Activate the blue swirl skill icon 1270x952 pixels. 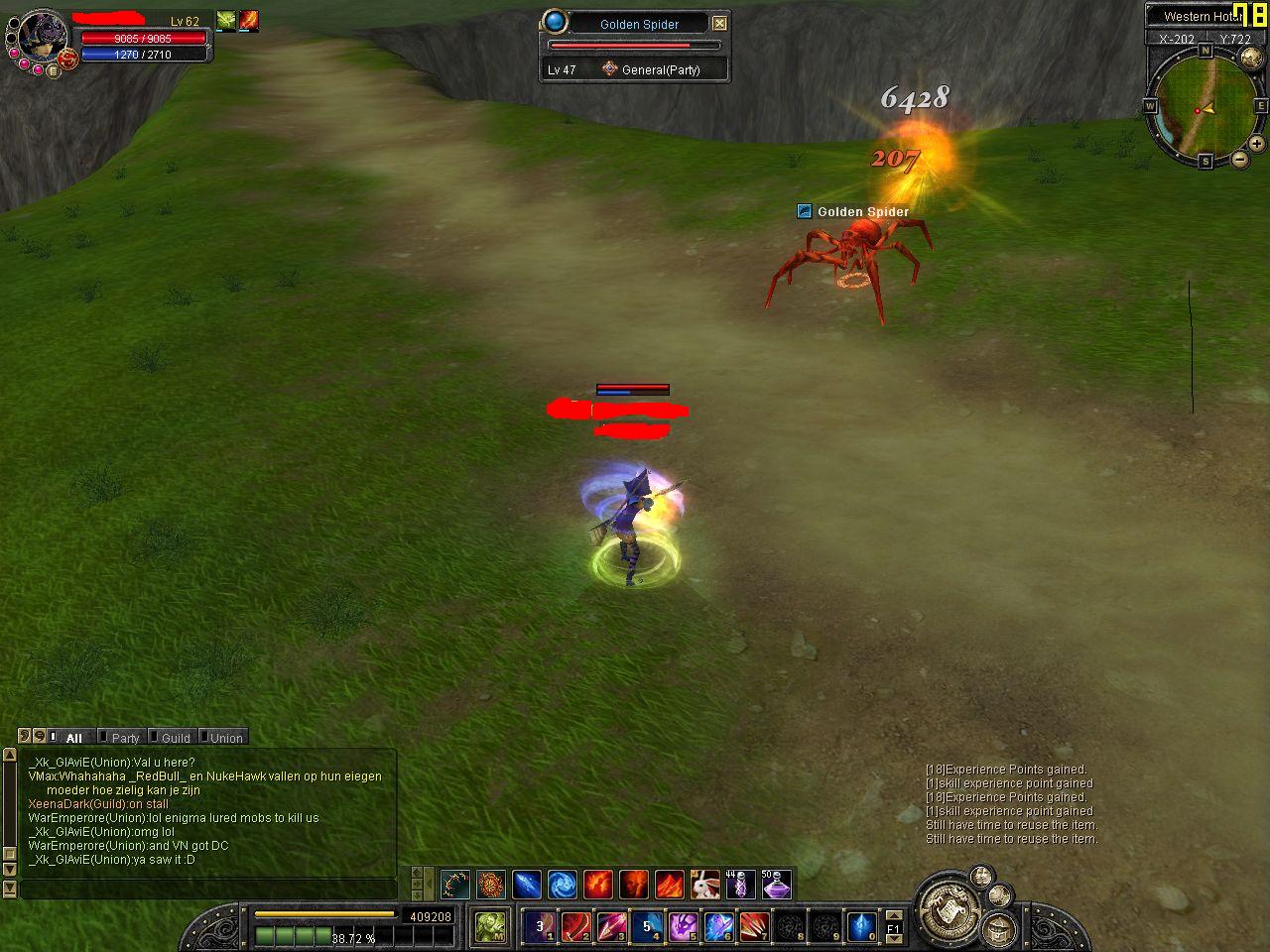point(562,884)
